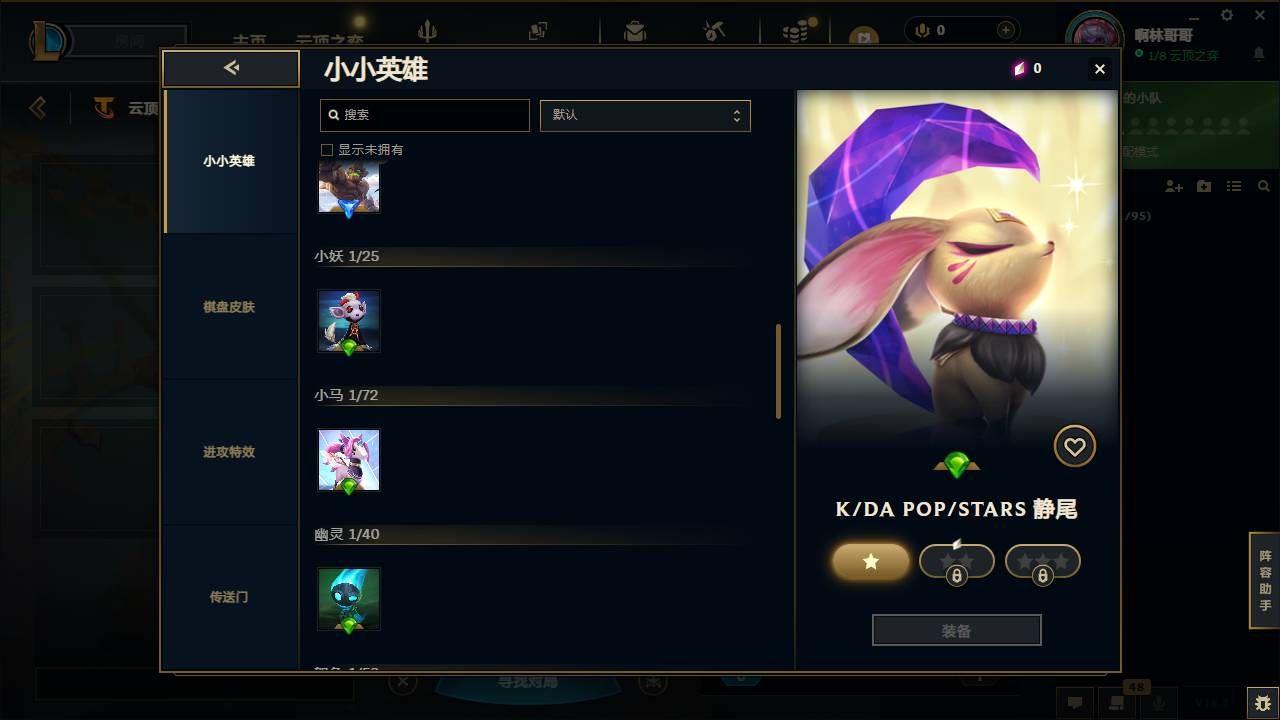Open the collection cards icon

tap(537, 30)
